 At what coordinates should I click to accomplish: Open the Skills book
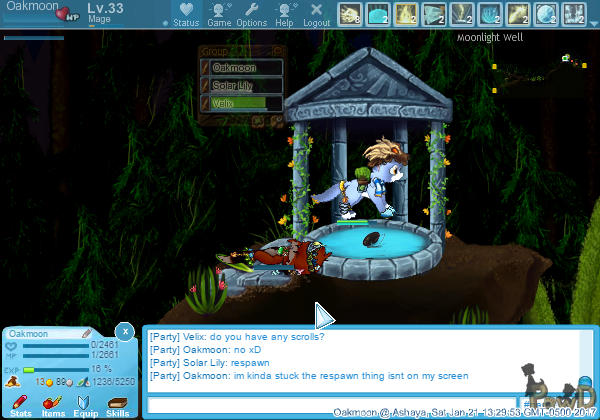coord(118,404)
